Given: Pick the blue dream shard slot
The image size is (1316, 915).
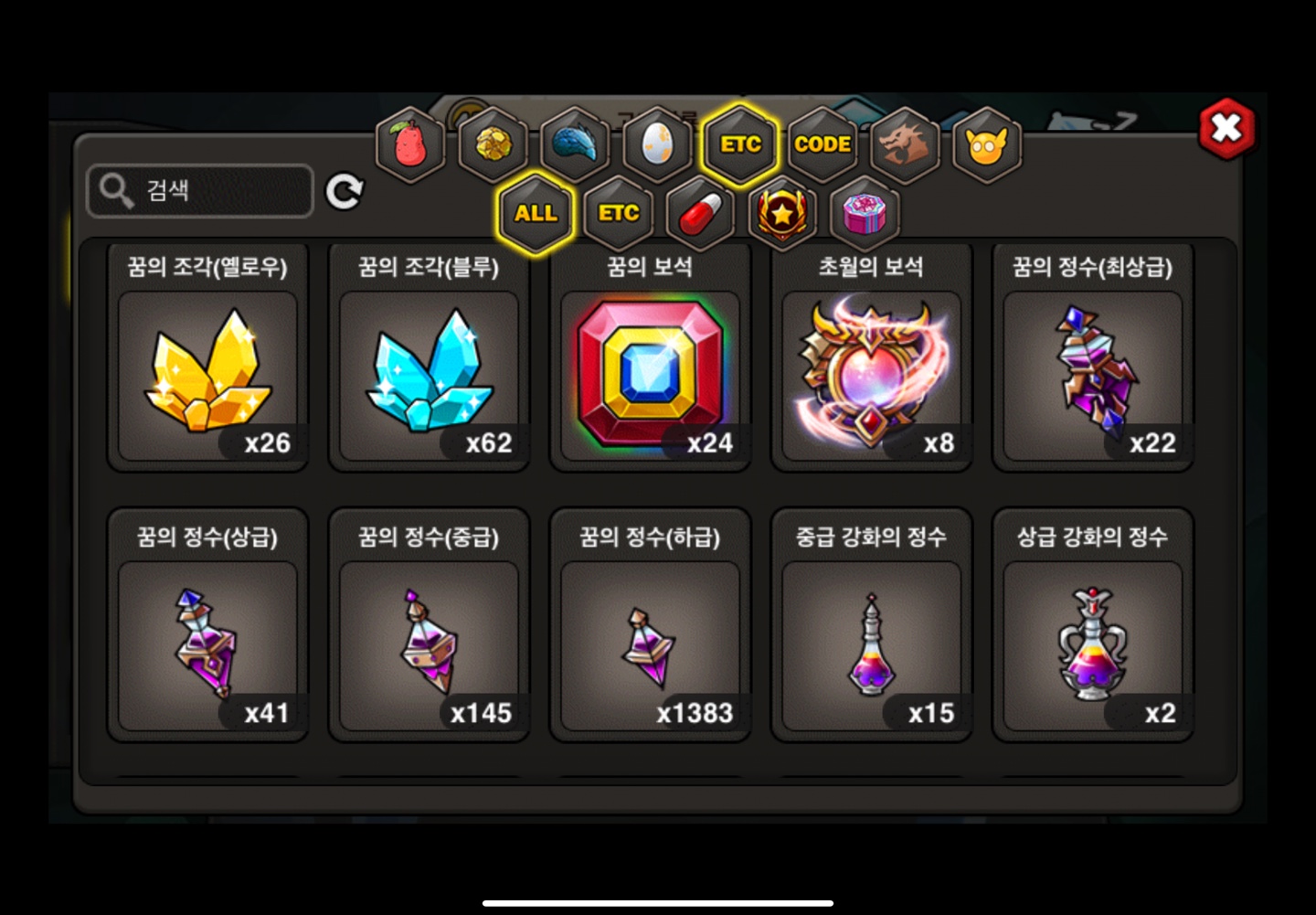Looking at the screenshot, I should (430, 375).
